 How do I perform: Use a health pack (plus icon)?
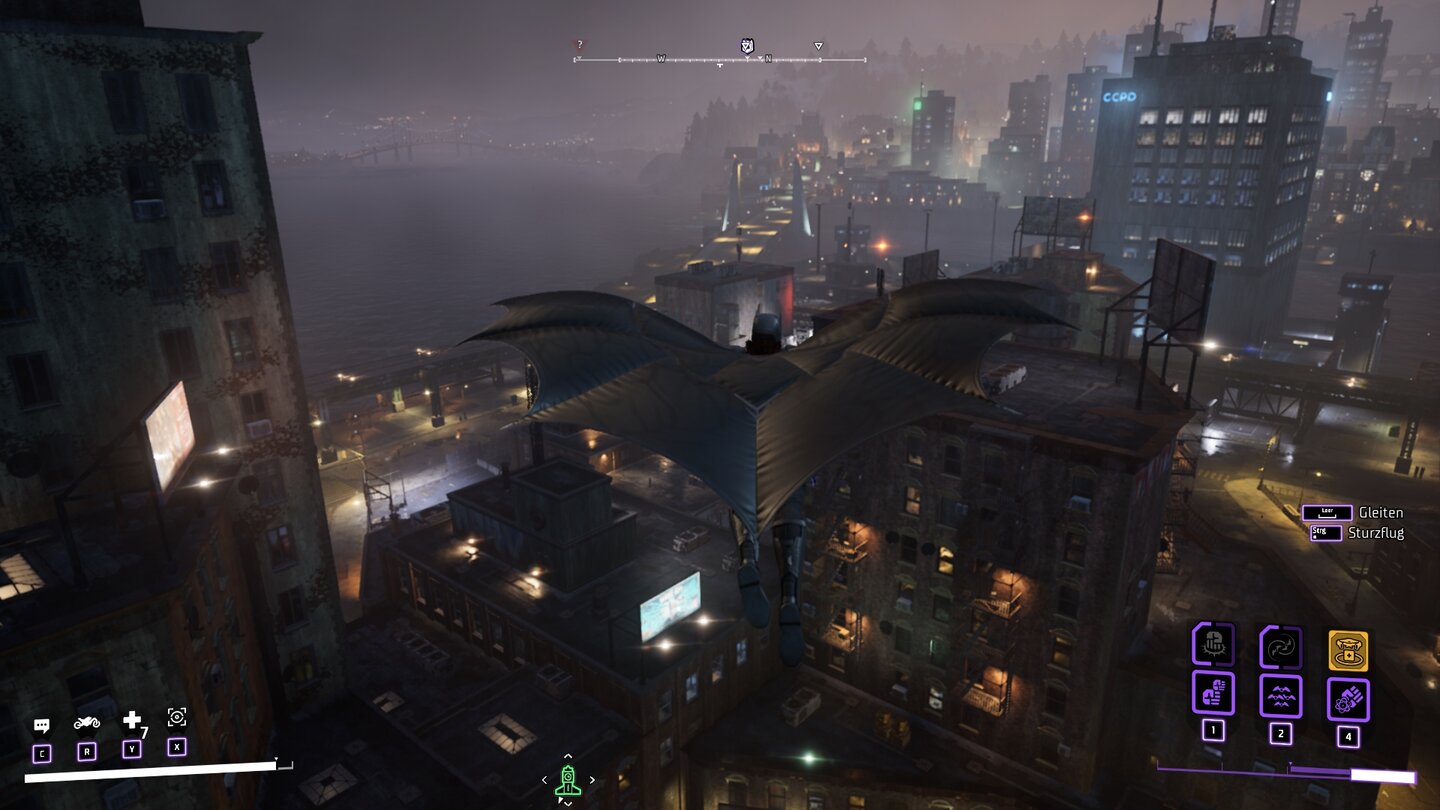pyautogui.click(x=132, y=721)
